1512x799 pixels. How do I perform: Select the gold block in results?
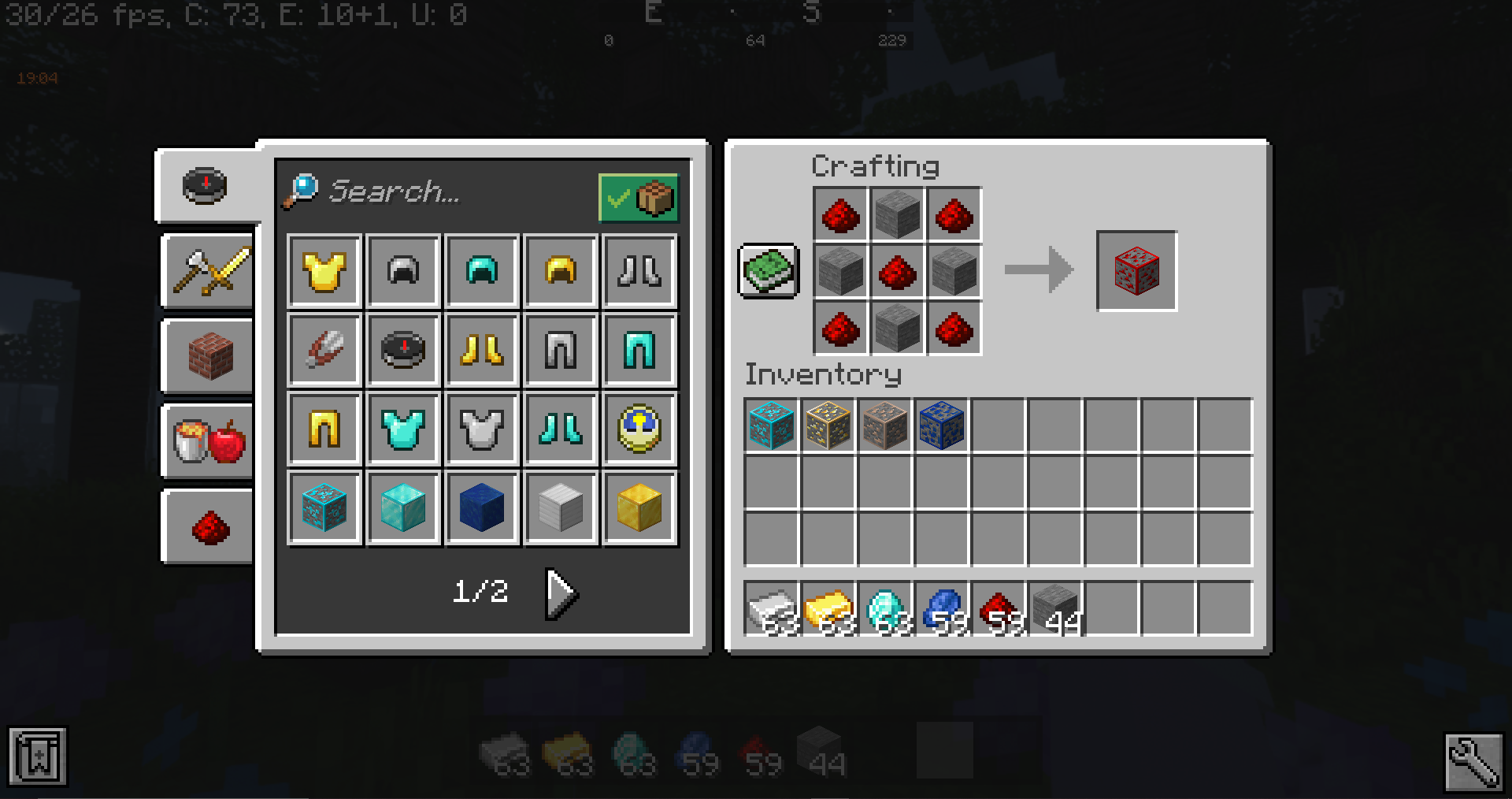pyautogui.click(x=639, y=507)
